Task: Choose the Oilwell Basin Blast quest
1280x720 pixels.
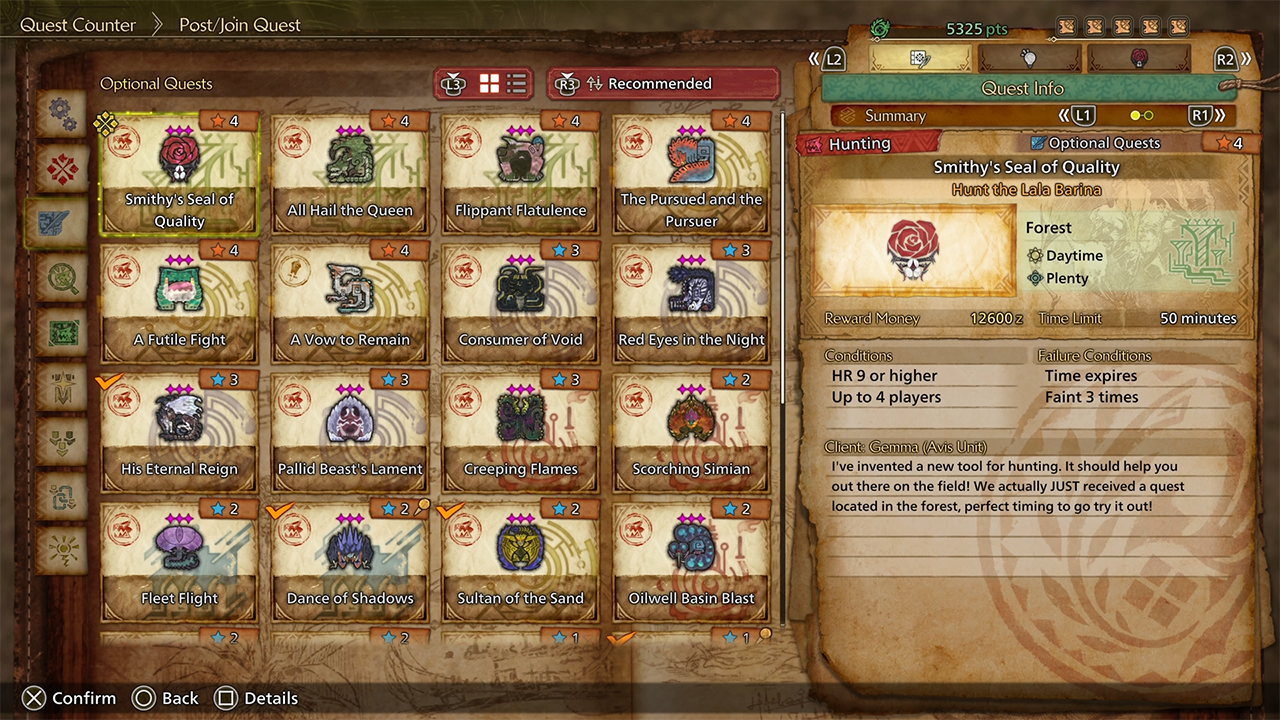Action: point(691,562)
